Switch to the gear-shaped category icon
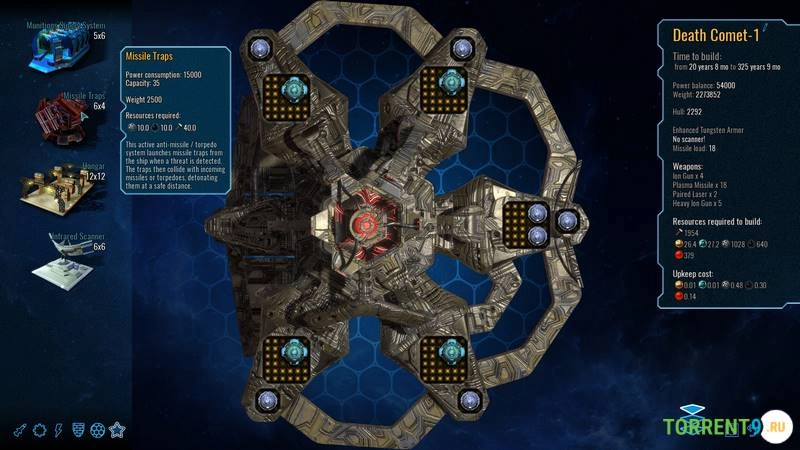Image resolution: width=800 pixels, height=450 pixels. click(x=40, y=430)
